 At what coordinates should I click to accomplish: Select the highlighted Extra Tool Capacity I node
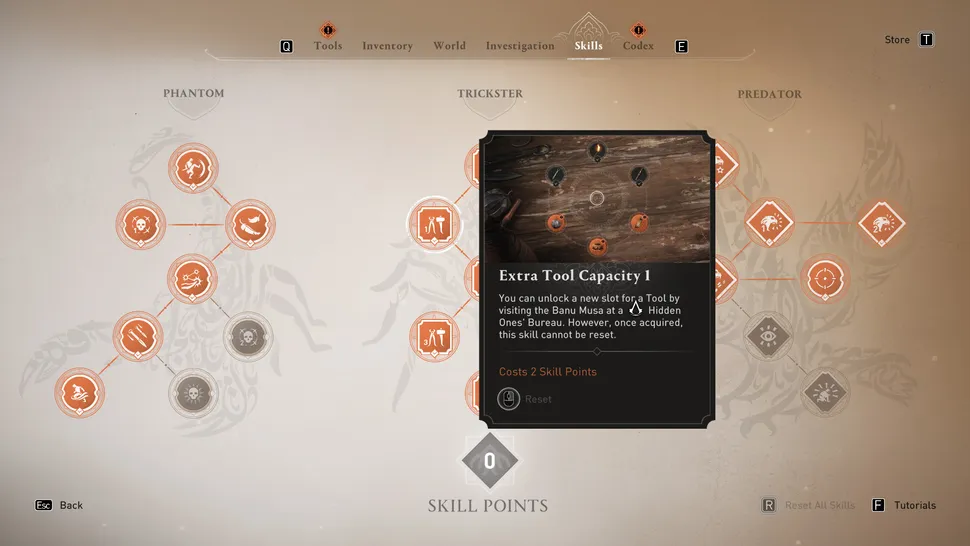tap(435, 223)
